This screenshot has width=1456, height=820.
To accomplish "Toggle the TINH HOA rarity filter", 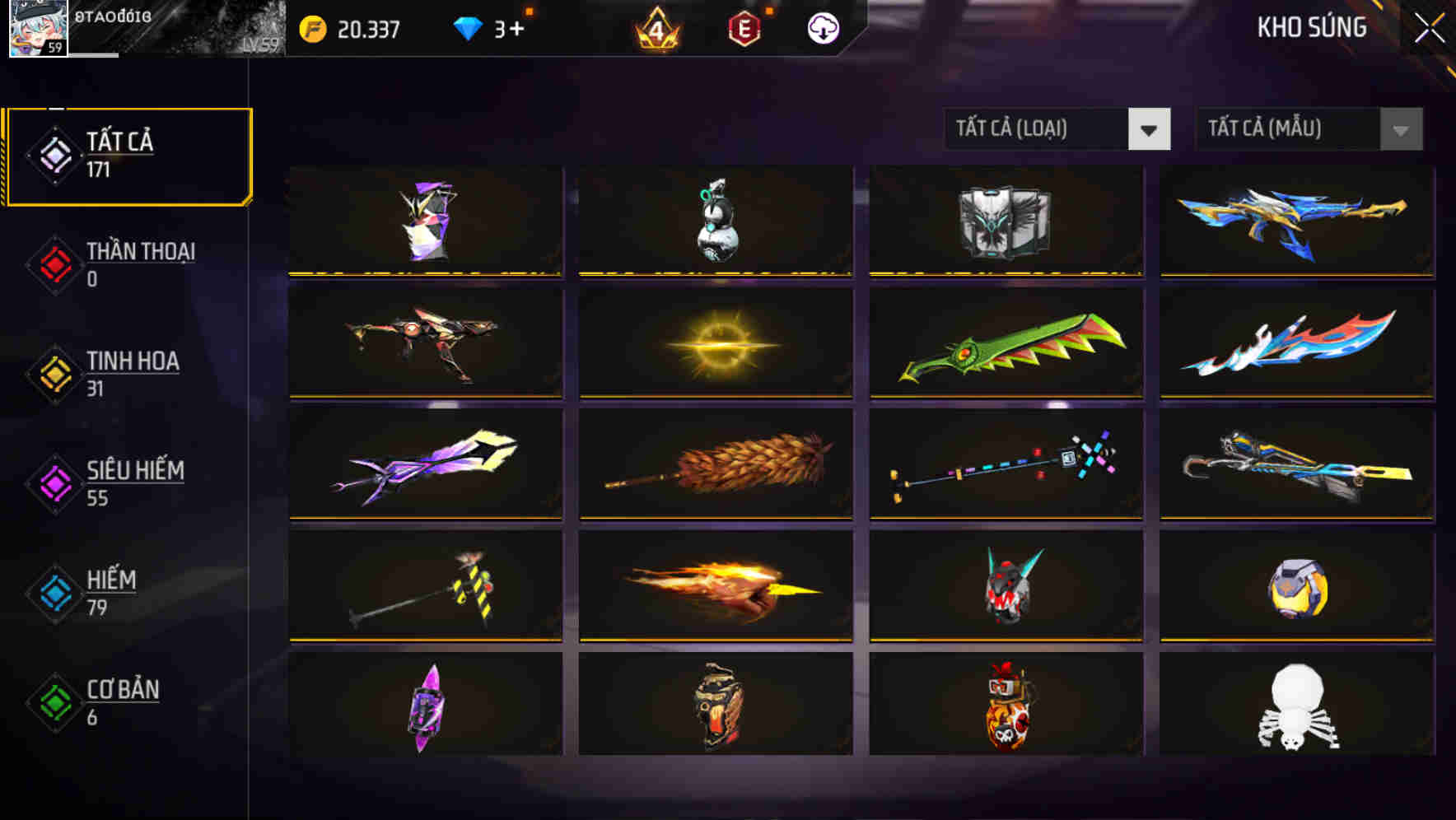I will pos(54,375).
